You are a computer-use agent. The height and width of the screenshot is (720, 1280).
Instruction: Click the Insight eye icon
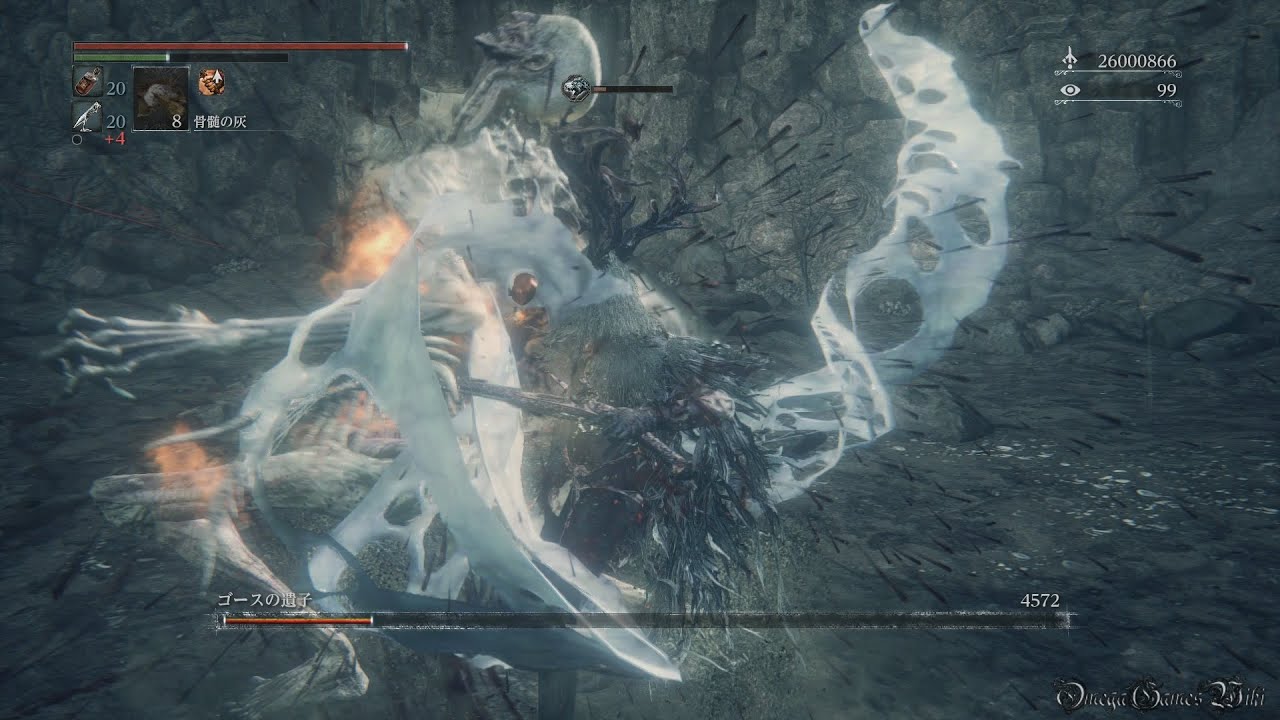1069,90
